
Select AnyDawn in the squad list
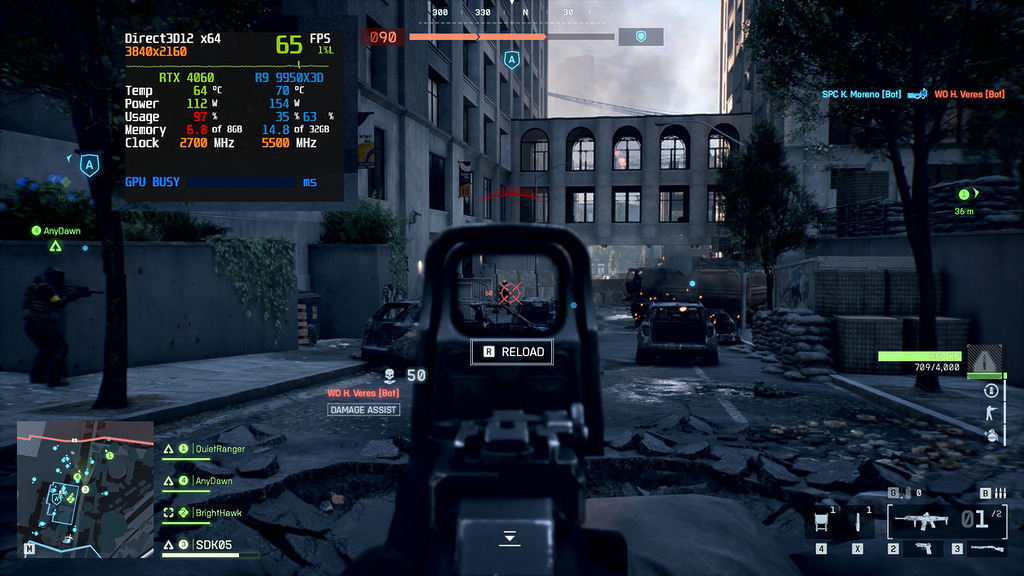213,481
